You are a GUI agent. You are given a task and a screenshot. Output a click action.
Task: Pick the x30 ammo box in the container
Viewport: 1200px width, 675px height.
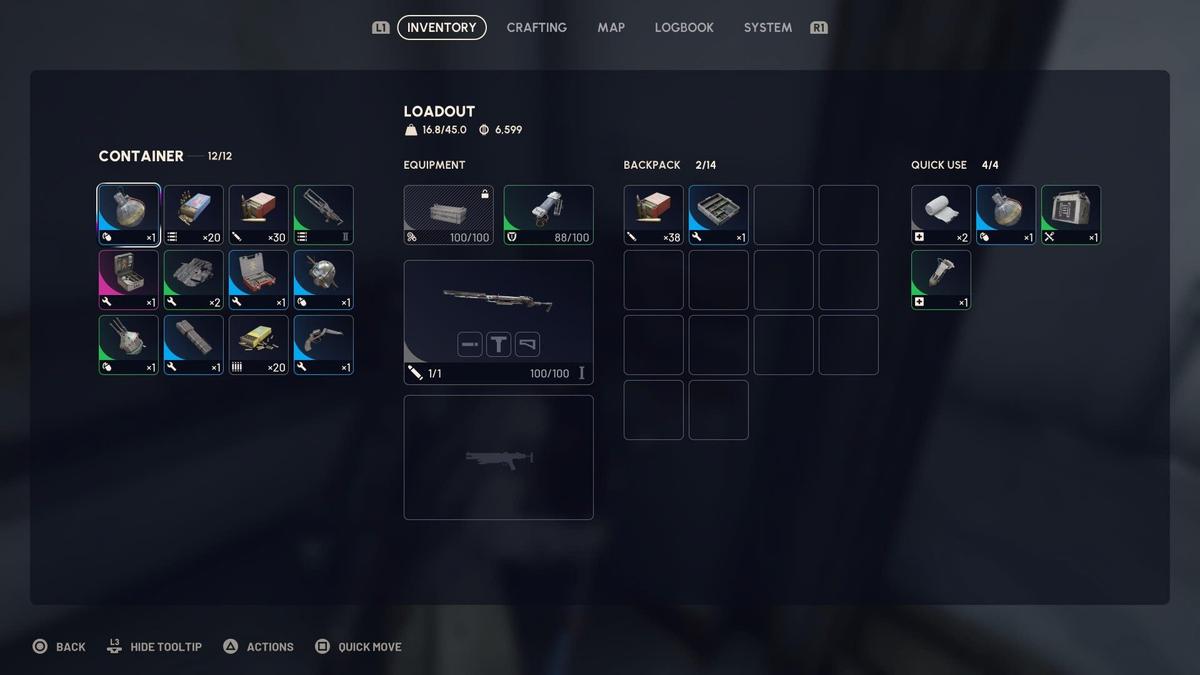[x=259, y=215]
